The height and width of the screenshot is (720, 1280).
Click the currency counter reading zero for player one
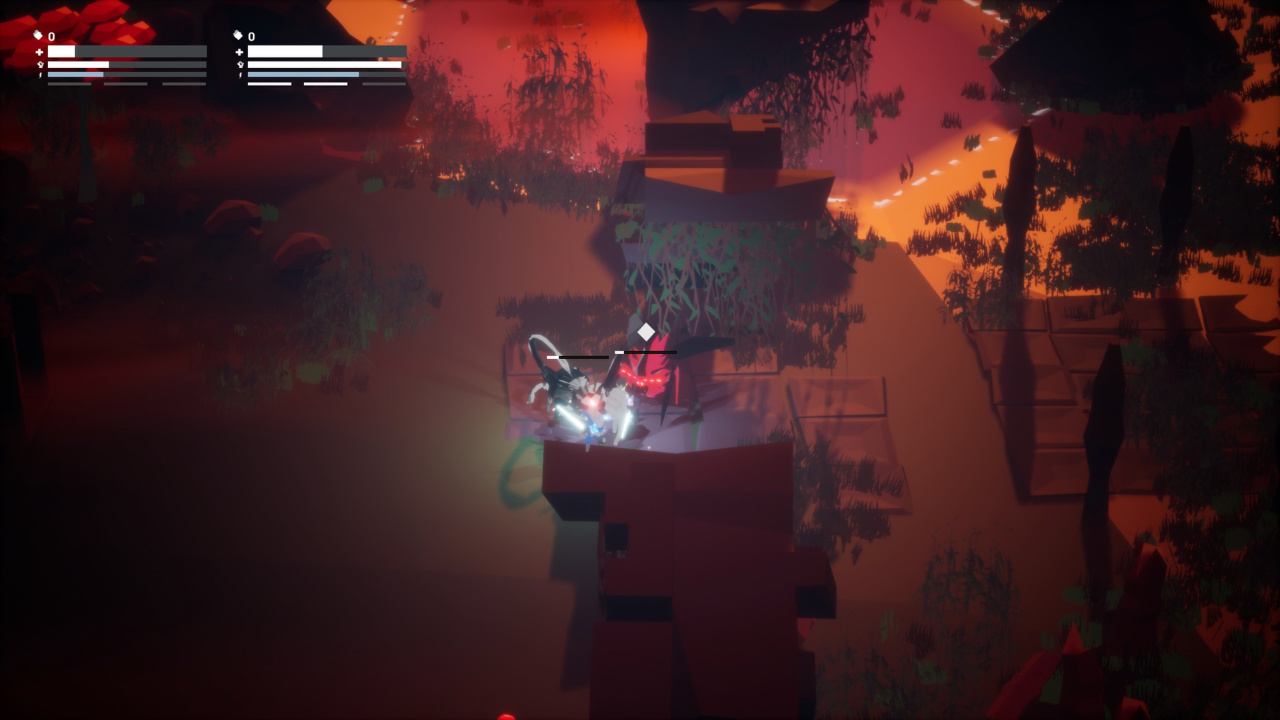point(50,35)
